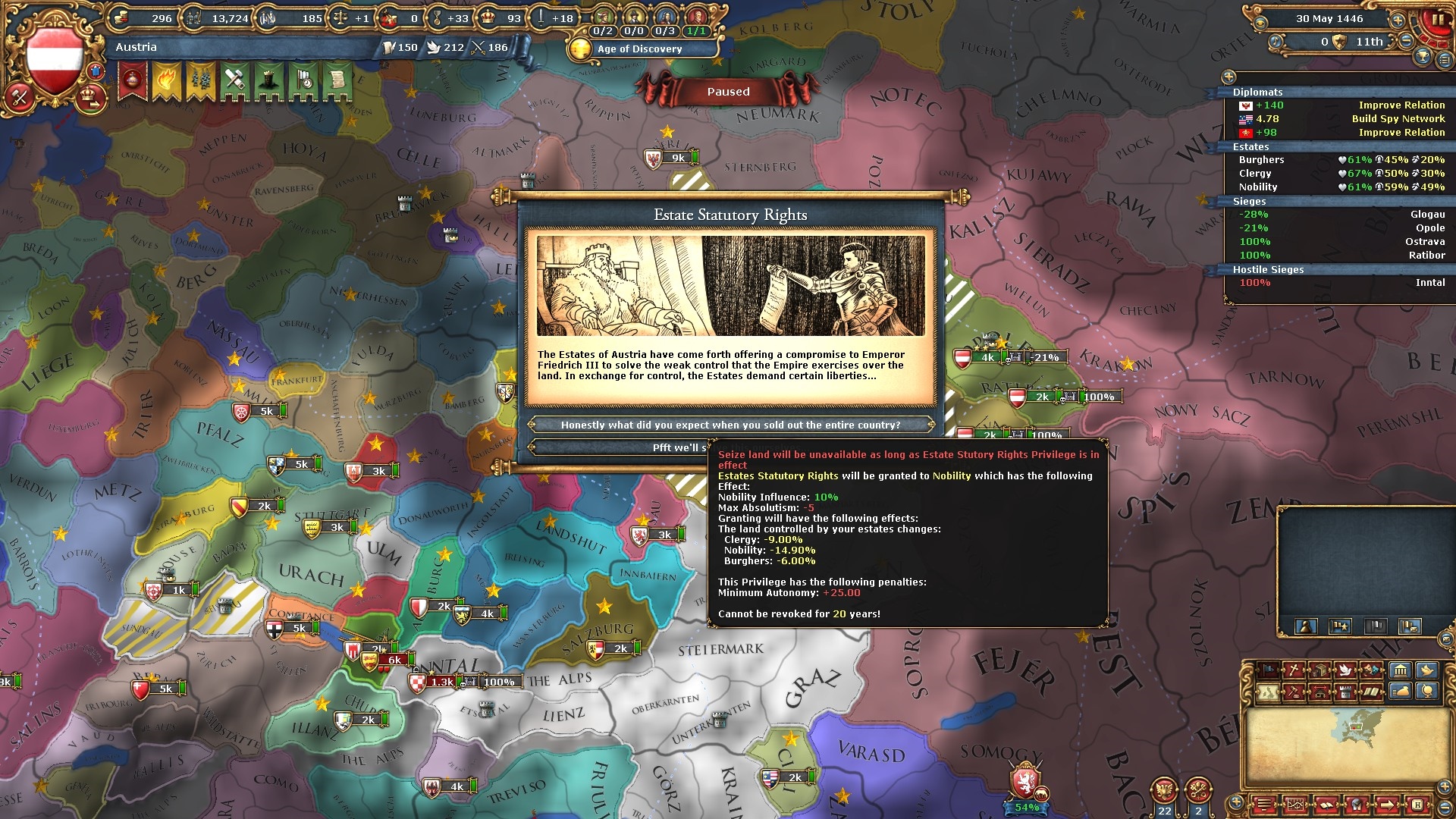Open the yellow flame alert banner
Image resolution: width=1456 pixels, height=819 pixels.
coord(166,80)
